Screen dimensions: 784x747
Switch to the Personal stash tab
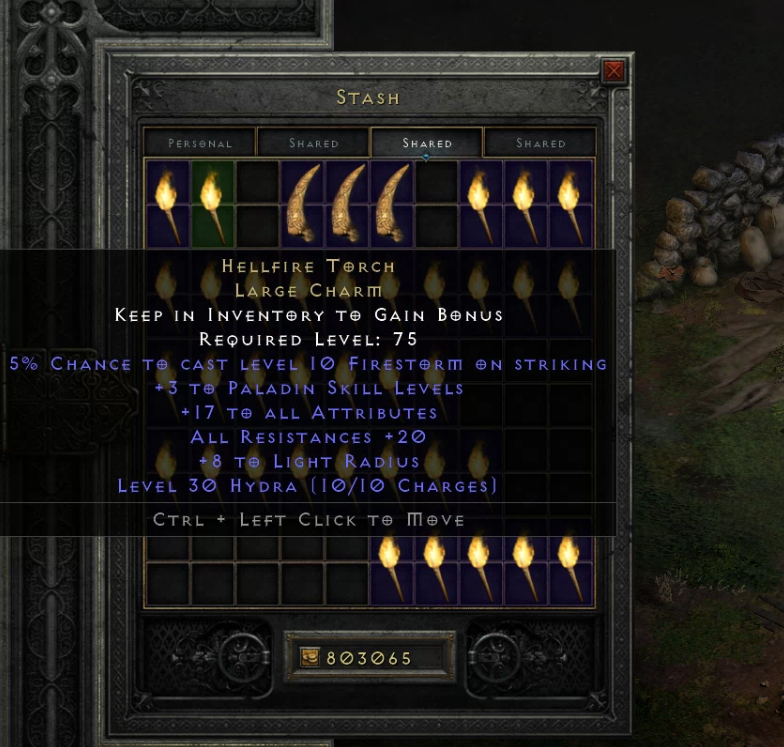(200, 143)
